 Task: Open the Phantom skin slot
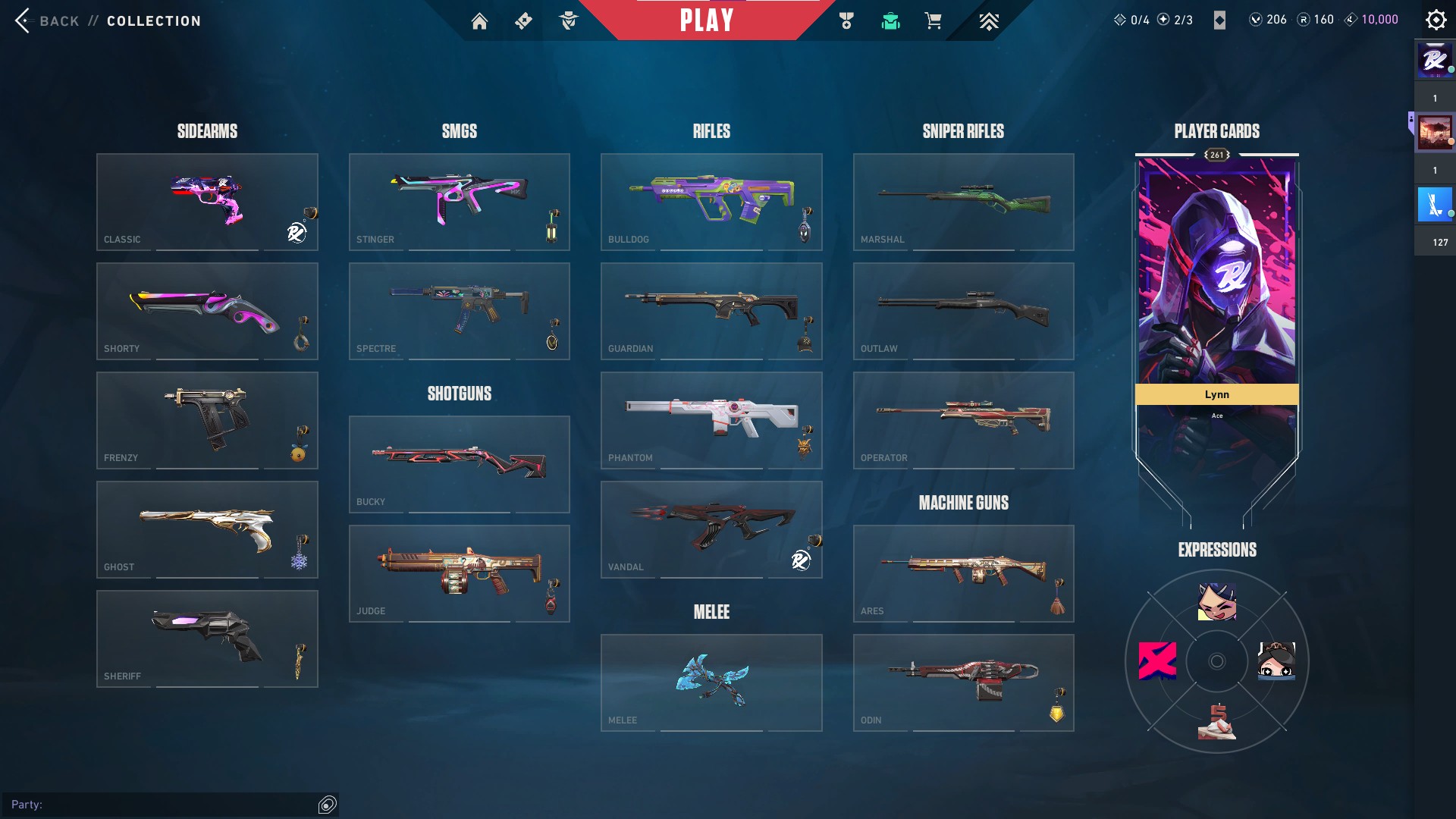click(x=711, y=420)
